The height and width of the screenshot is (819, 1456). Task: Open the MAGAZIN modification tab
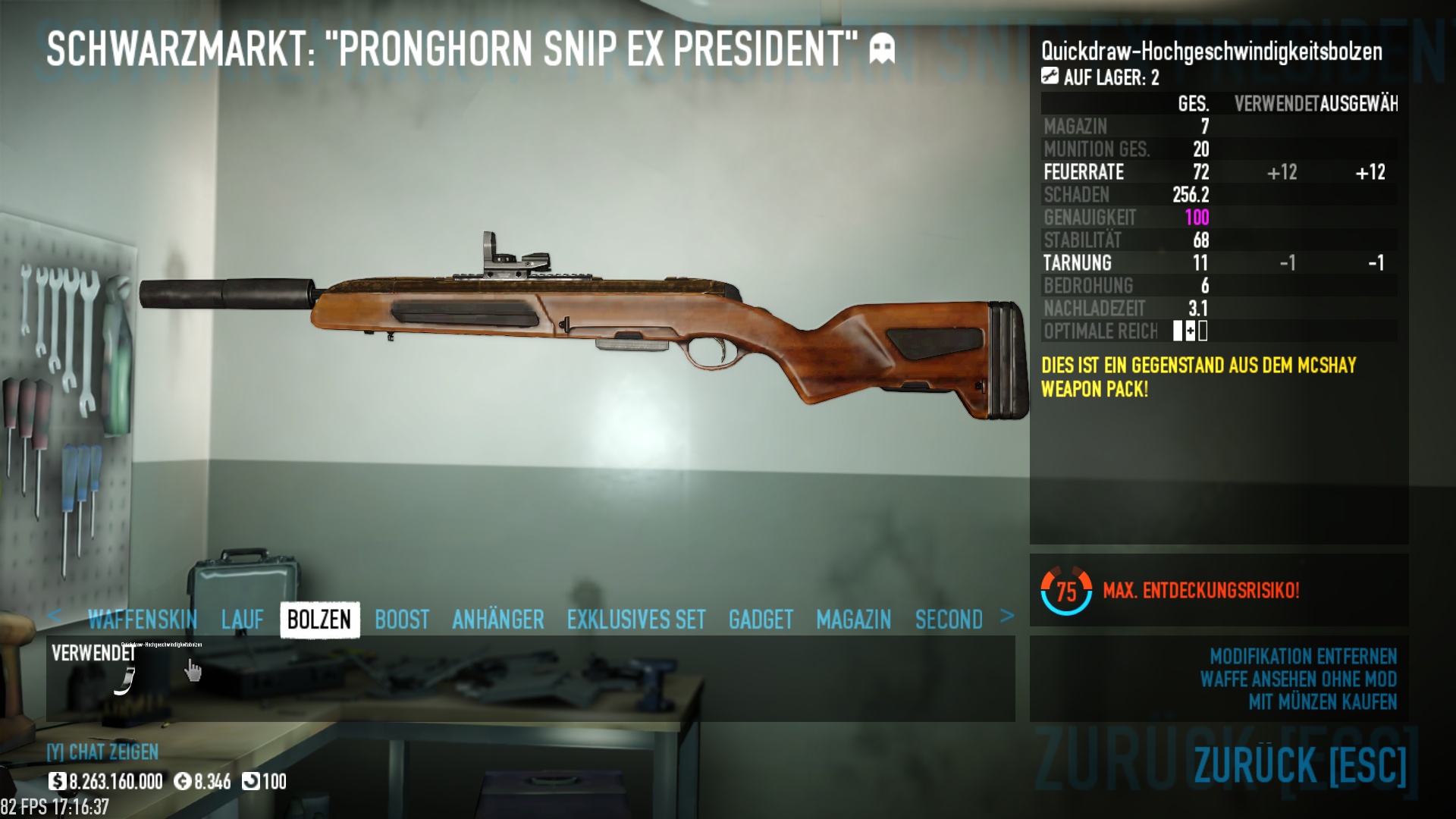854,620
